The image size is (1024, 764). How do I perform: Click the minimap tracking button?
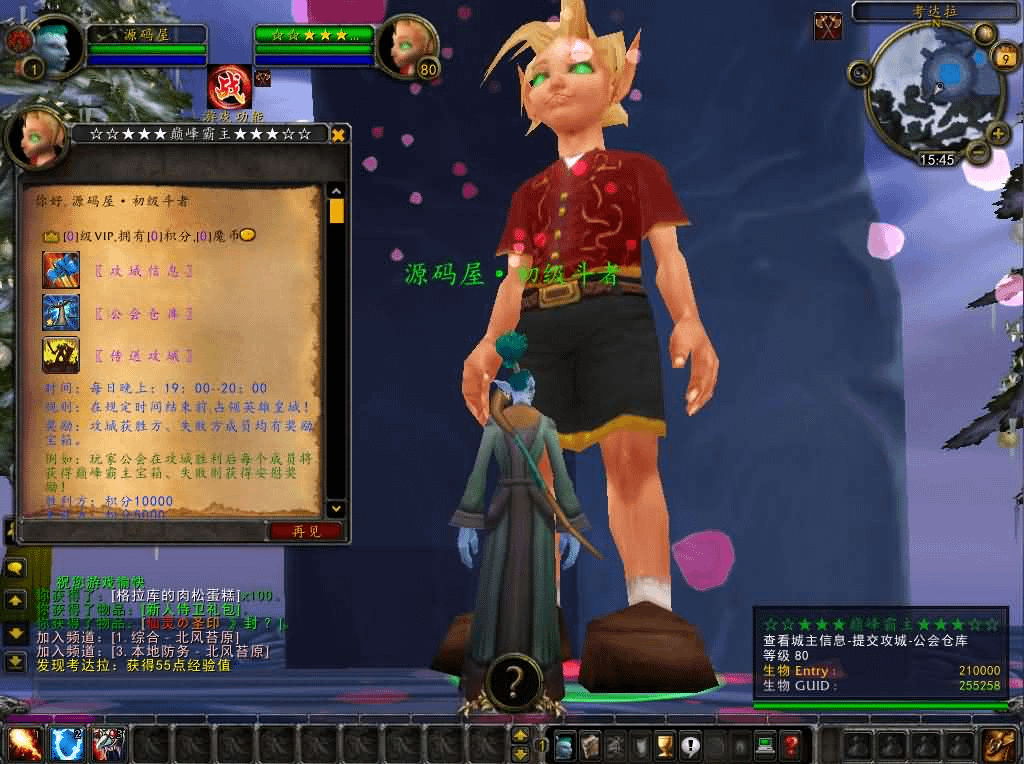click(859, 72)
